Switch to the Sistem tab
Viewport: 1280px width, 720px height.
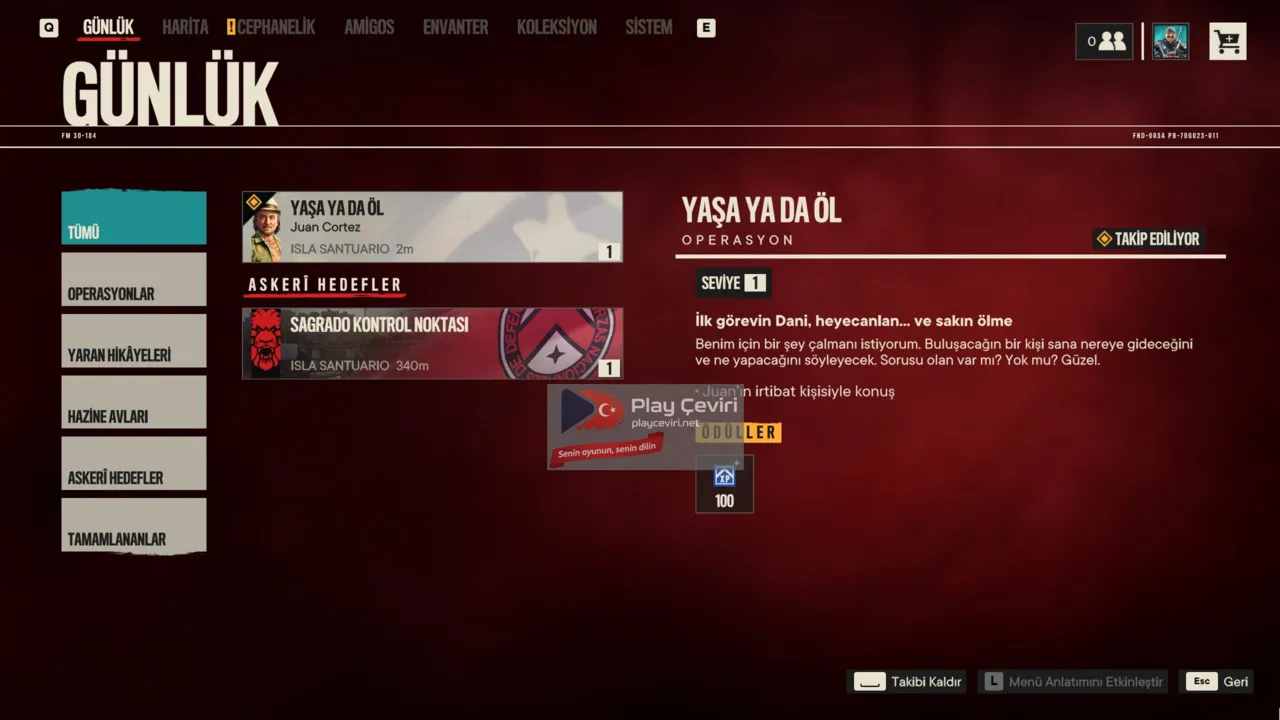click(x=648, y=27)
